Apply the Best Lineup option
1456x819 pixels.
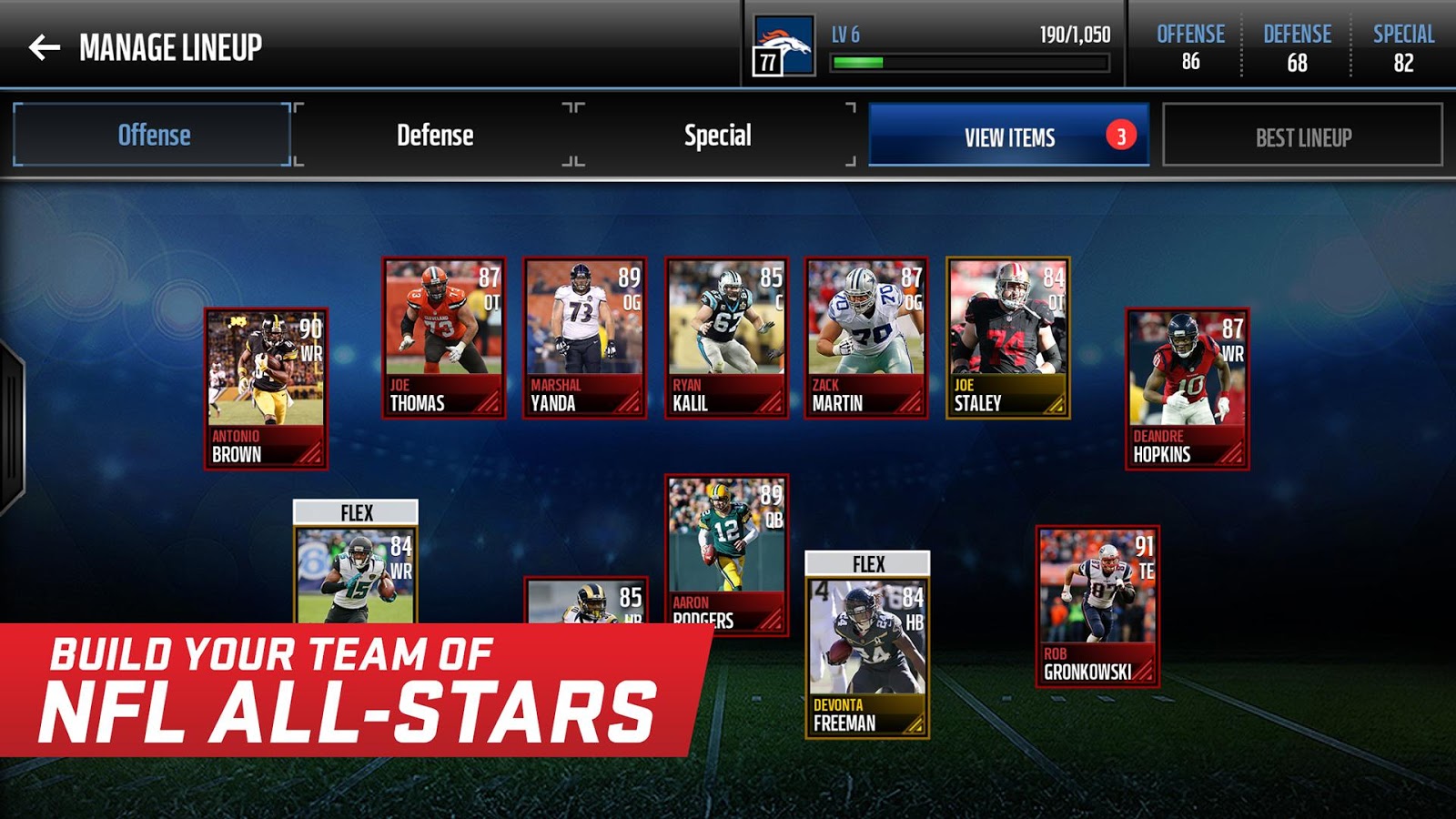point(1302,136)
